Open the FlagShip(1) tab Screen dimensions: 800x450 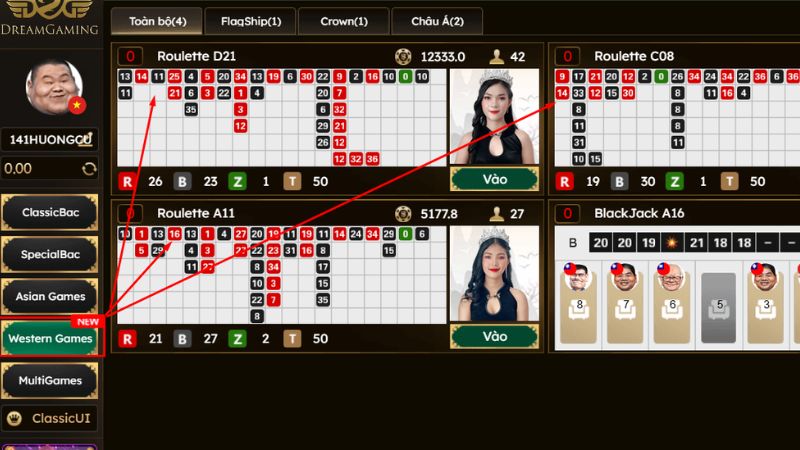[251, 20]
